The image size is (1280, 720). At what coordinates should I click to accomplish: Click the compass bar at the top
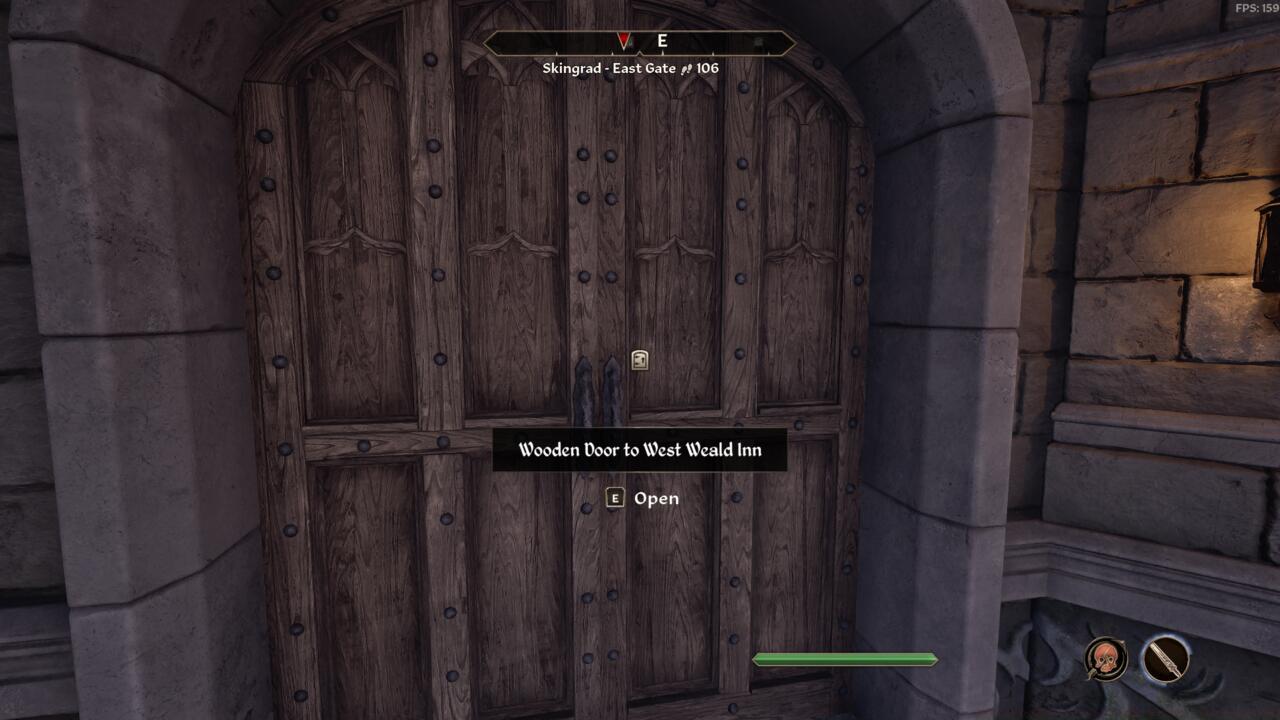[x=640, y=42]
